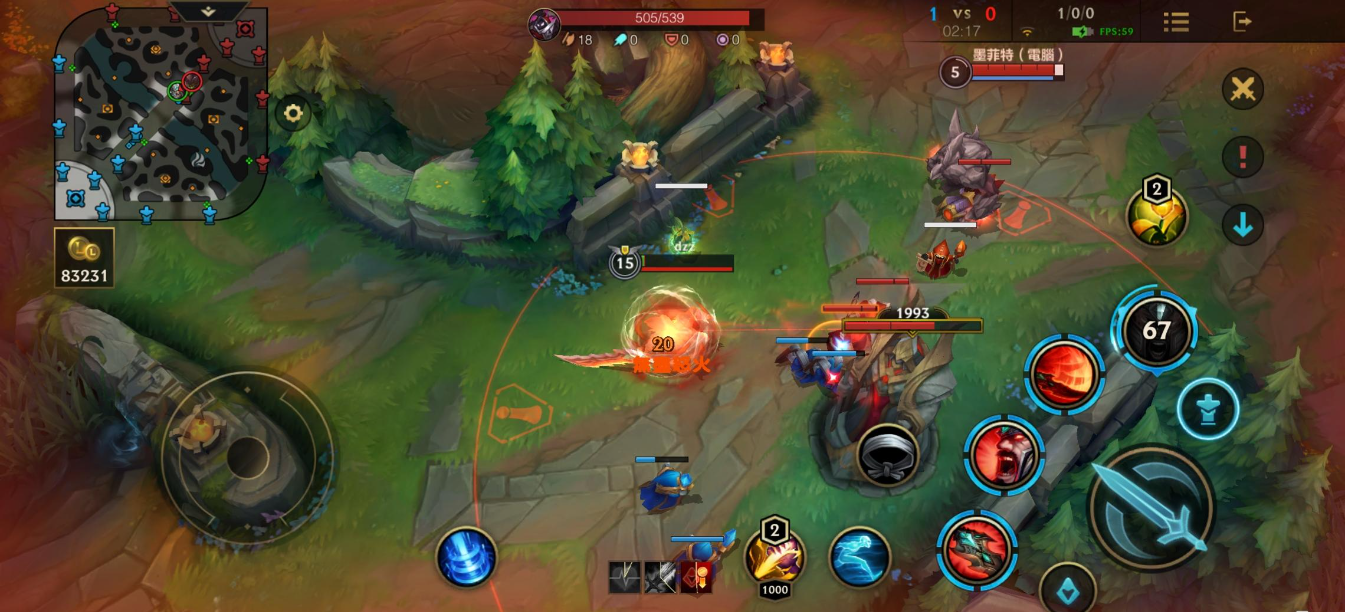Use the red axe ability
This screenshot has height=612, width=1345.
[977, 549]
